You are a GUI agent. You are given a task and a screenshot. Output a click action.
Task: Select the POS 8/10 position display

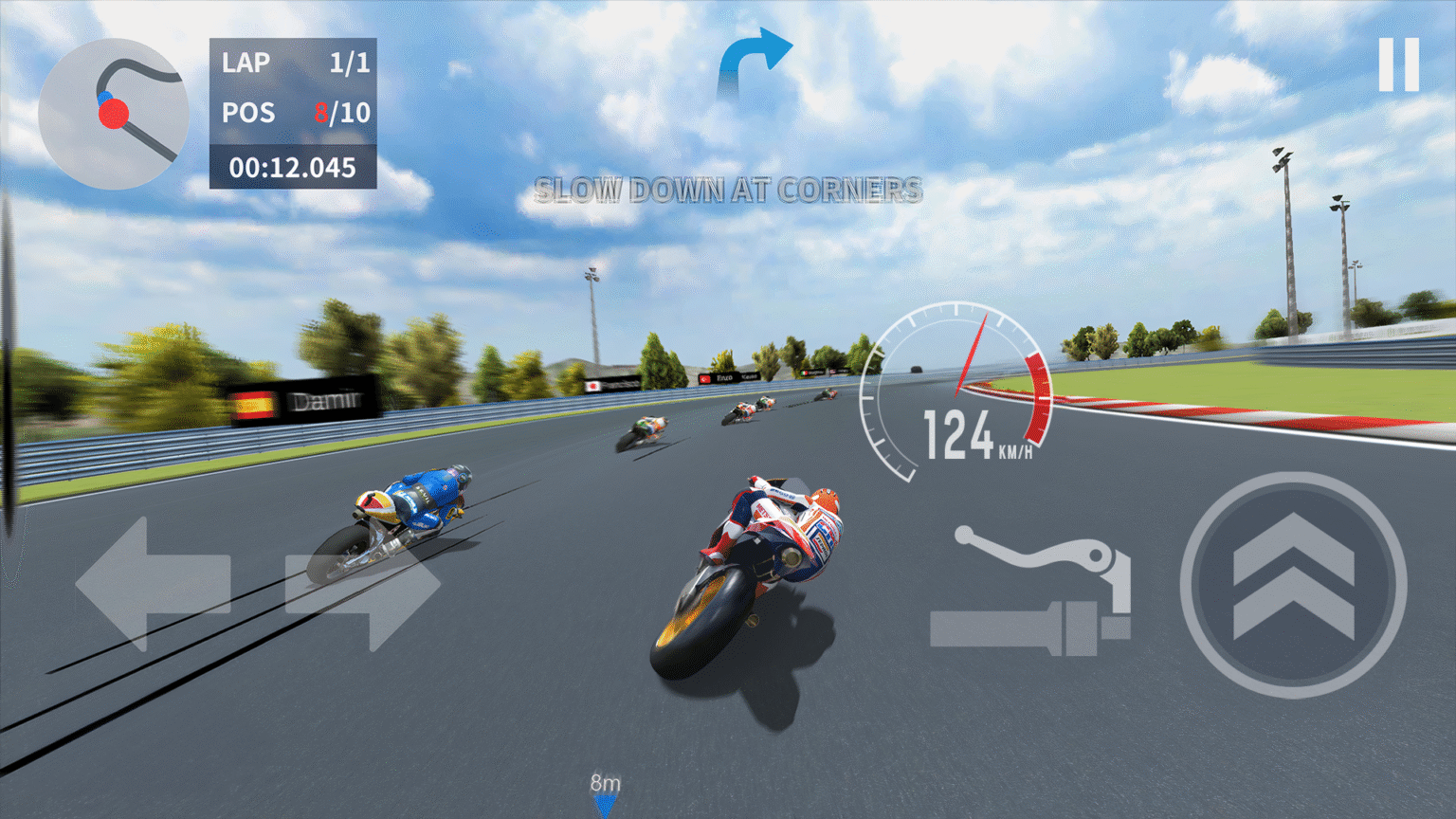pos(294,112)
